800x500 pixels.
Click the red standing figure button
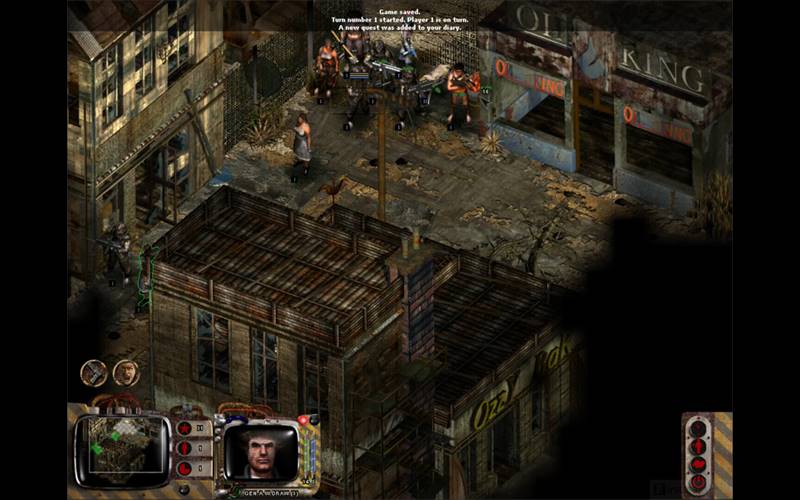click(x=184, y=449)
